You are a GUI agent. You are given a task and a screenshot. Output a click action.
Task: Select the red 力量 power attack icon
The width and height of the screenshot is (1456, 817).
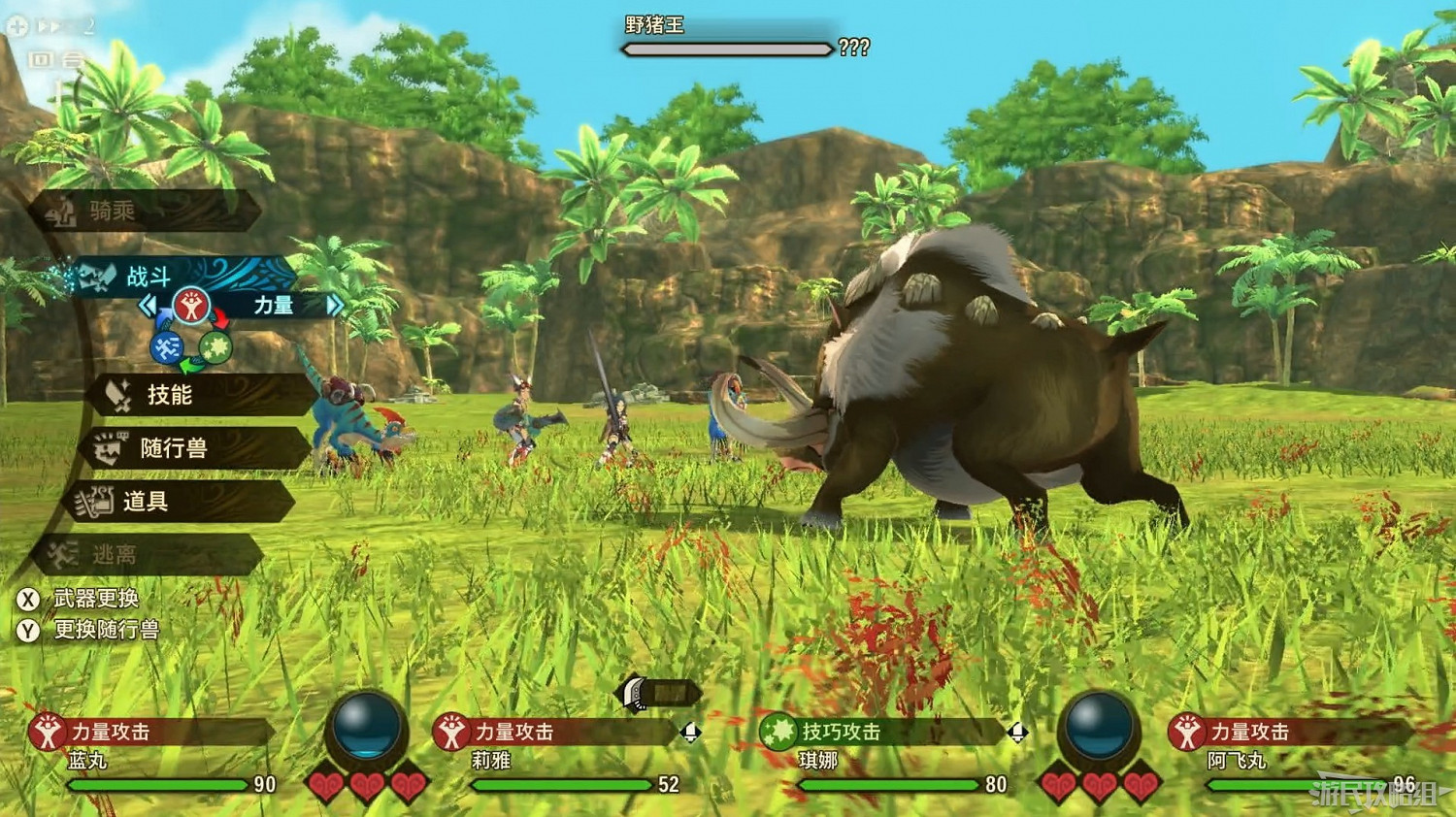(x=194, y=306)
